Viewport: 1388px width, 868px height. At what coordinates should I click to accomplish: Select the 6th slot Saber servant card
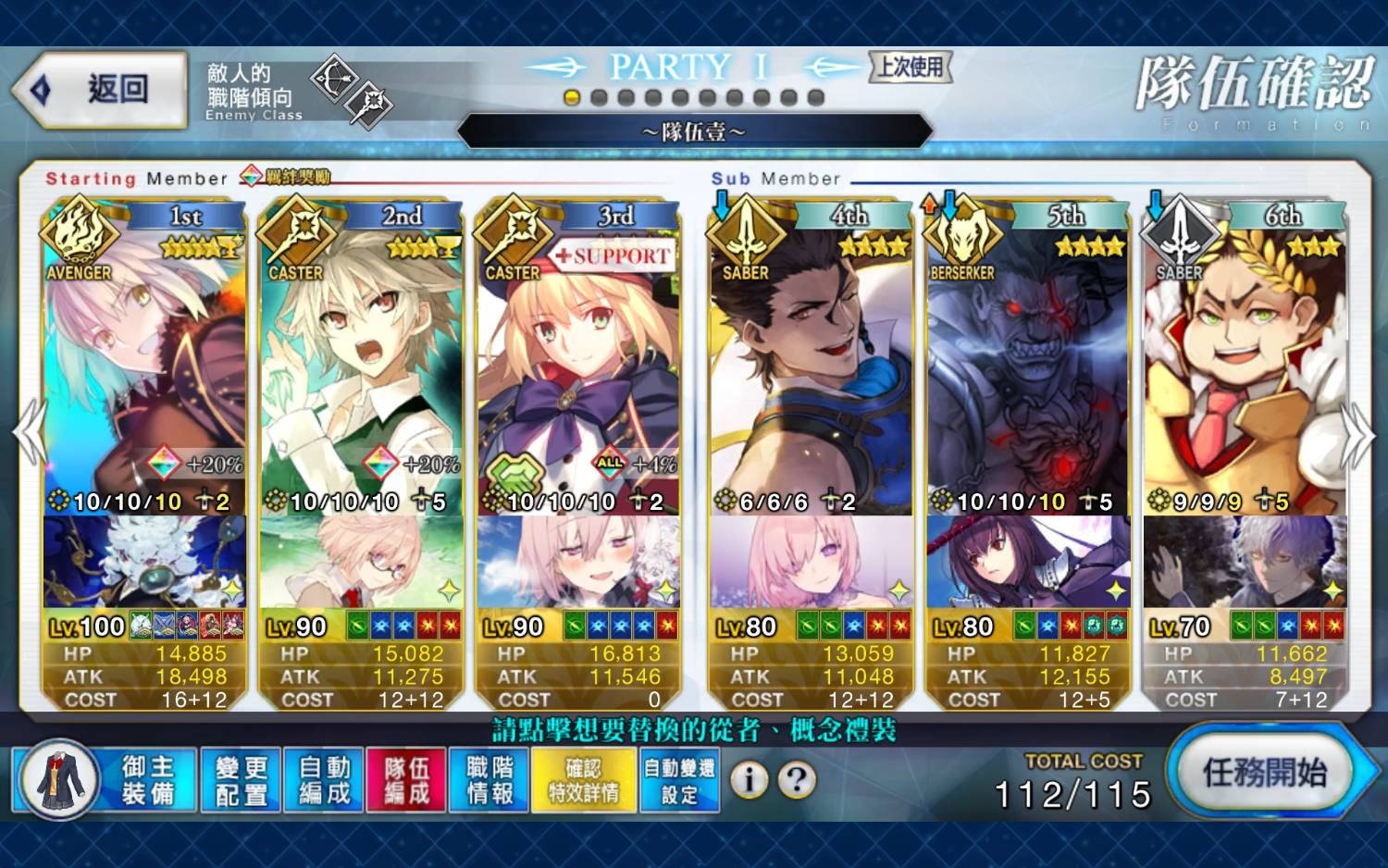(x=1245, y=361)
